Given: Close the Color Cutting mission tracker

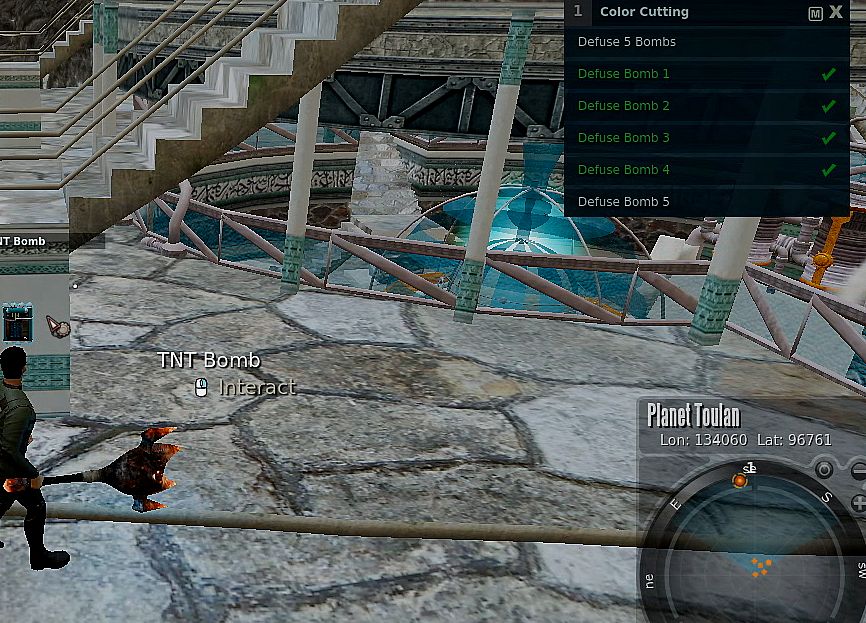Looking at the screenshot, I should [x=836, y=13].
